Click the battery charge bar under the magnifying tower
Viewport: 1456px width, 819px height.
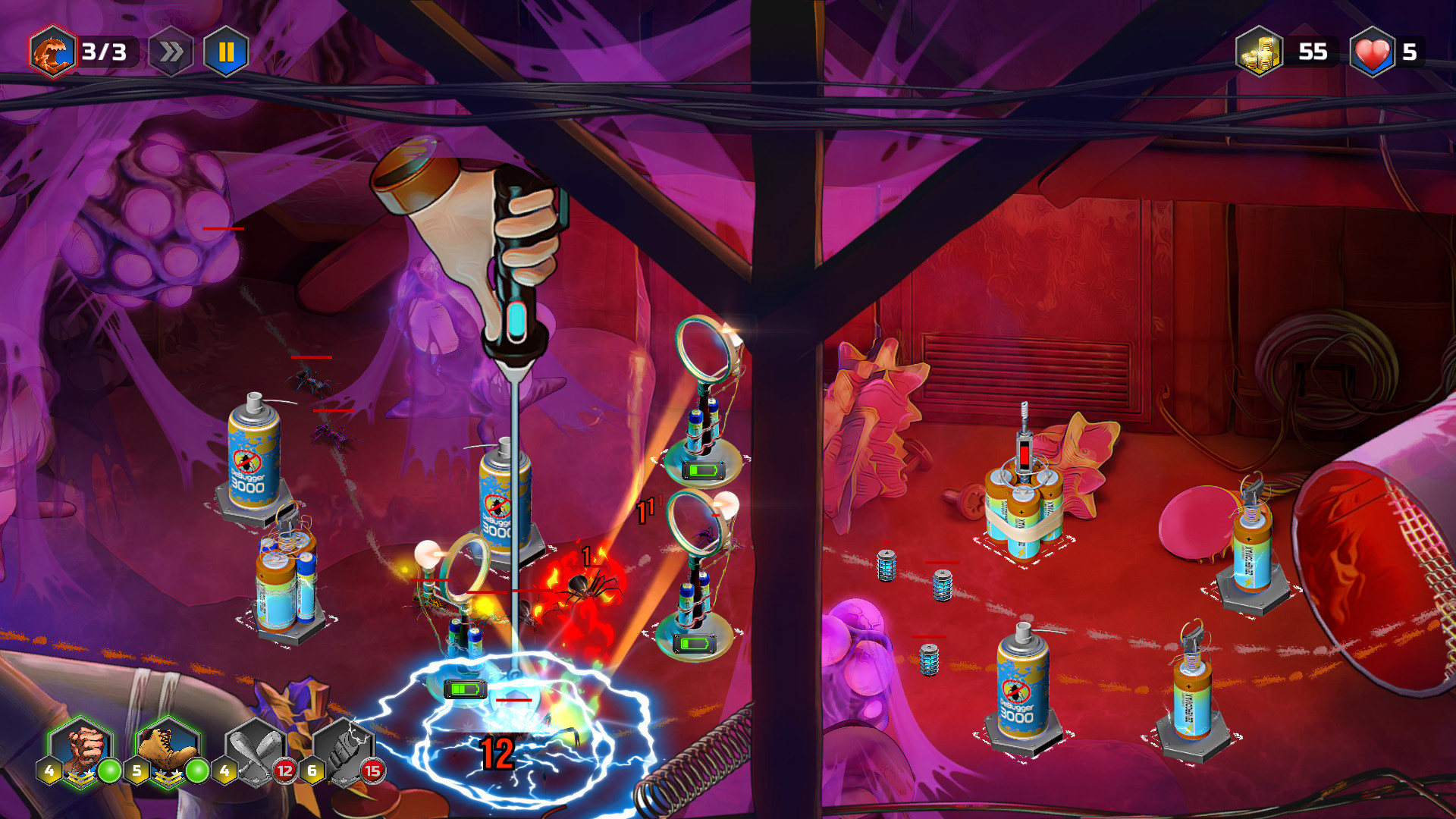(x=701, y=471)
